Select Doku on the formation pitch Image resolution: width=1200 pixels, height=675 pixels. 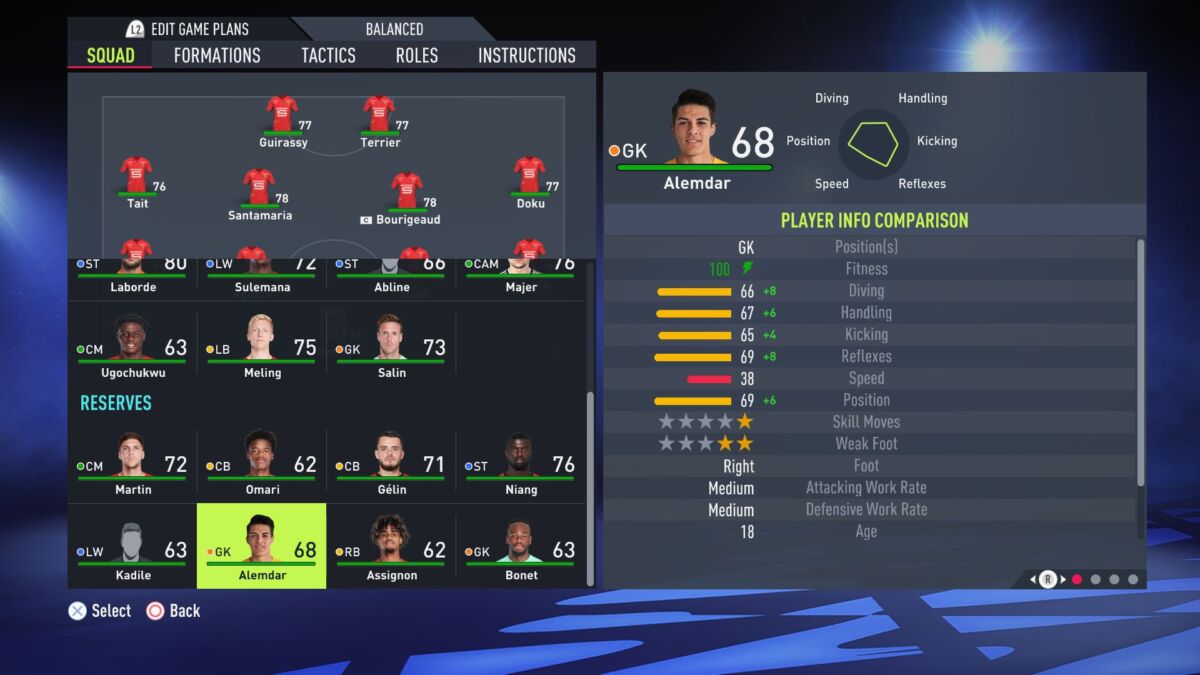[x=530, y=178]
